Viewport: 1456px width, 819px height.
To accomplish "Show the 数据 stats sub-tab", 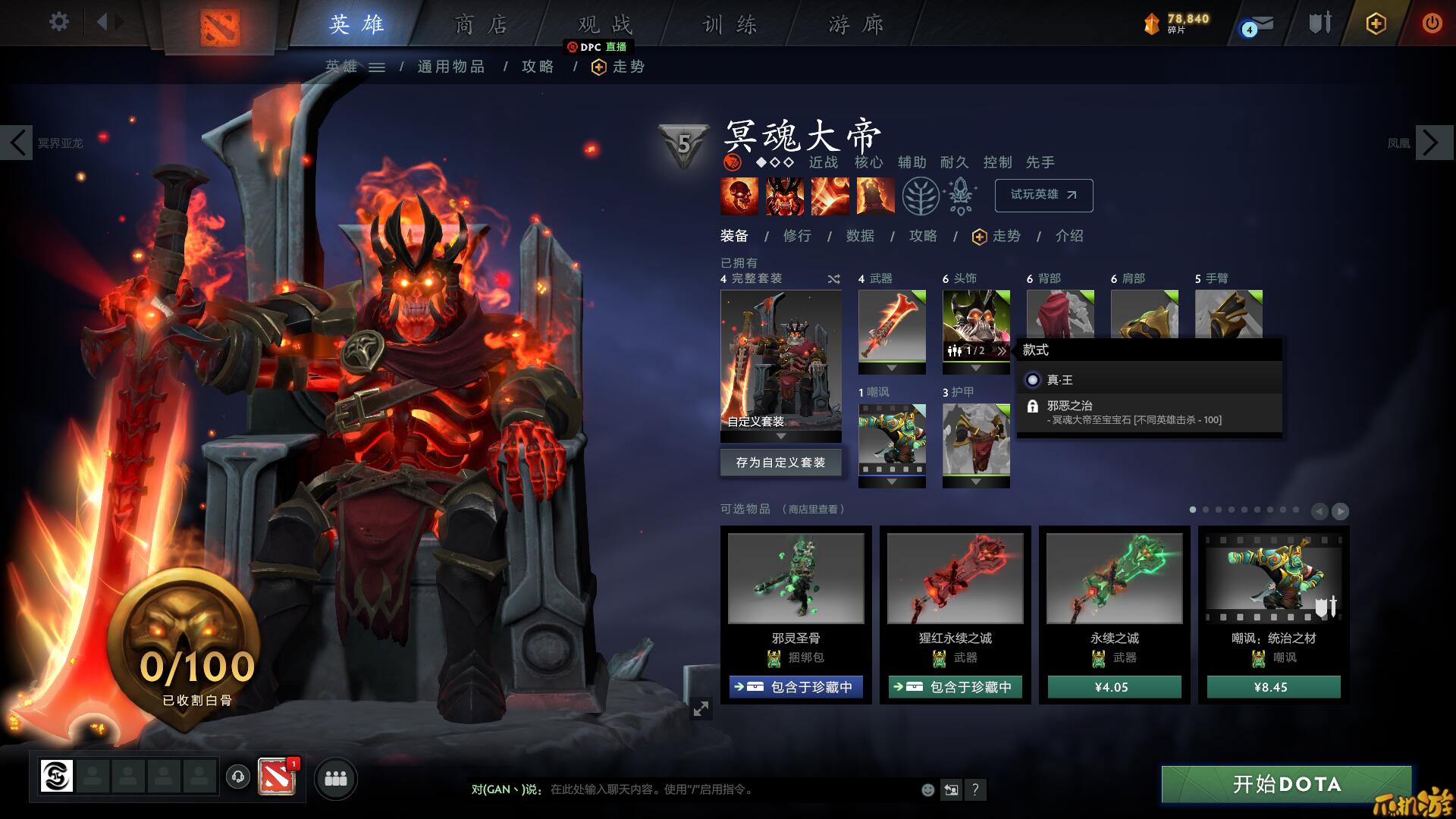I will (x=860, y=236).
